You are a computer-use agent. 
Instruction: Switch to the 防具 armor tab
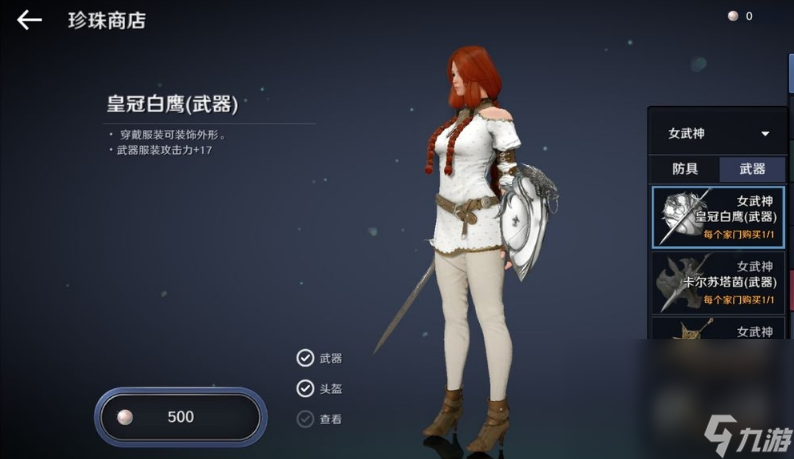pos(685,169)
